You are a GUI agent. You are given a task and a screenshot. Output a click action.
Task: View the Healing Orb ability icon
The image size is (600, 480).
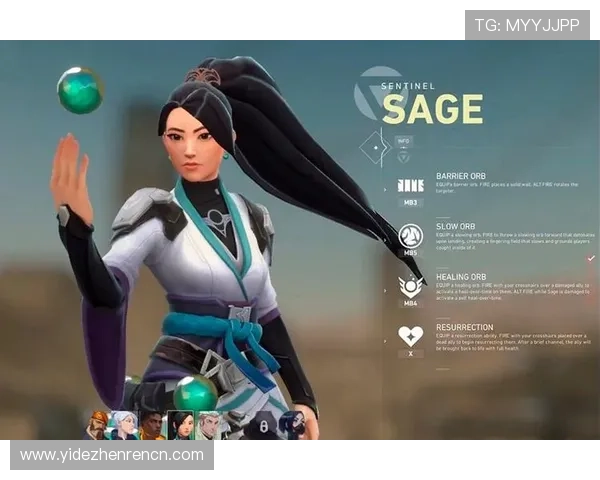click(x=410, y=287)
